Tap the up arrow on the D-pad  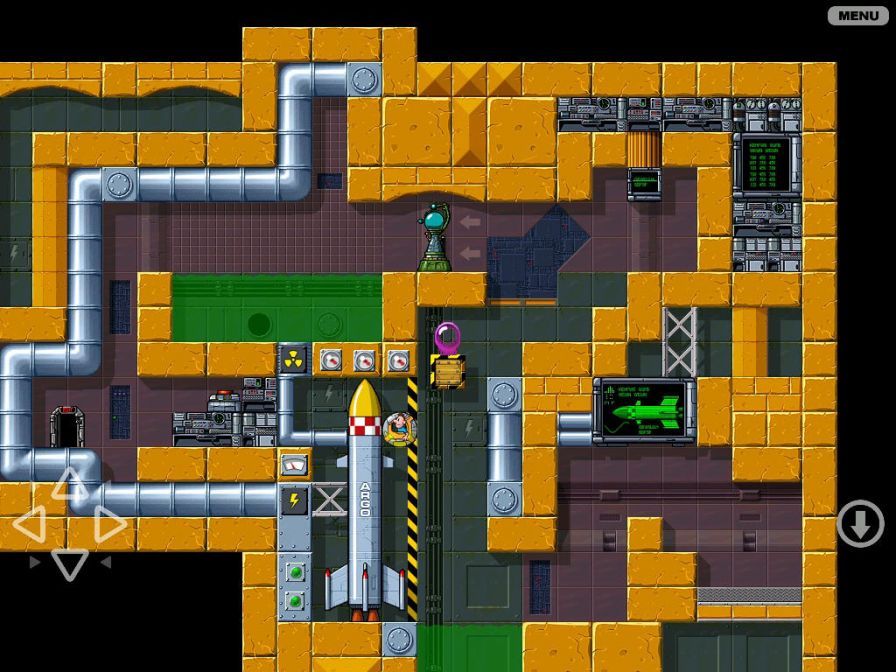tap(69, 485)
